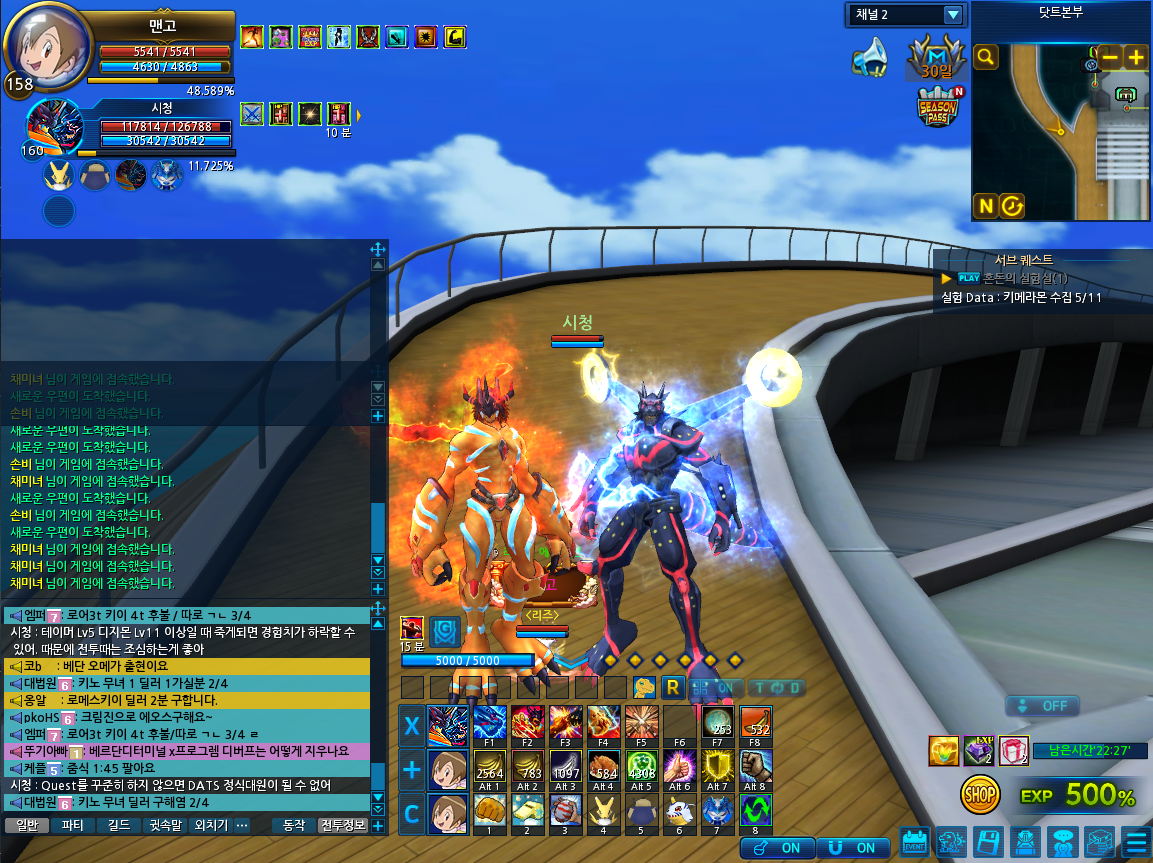
Task: Open the EVENT calendar menu button
Action: click(x=914, y=842)
